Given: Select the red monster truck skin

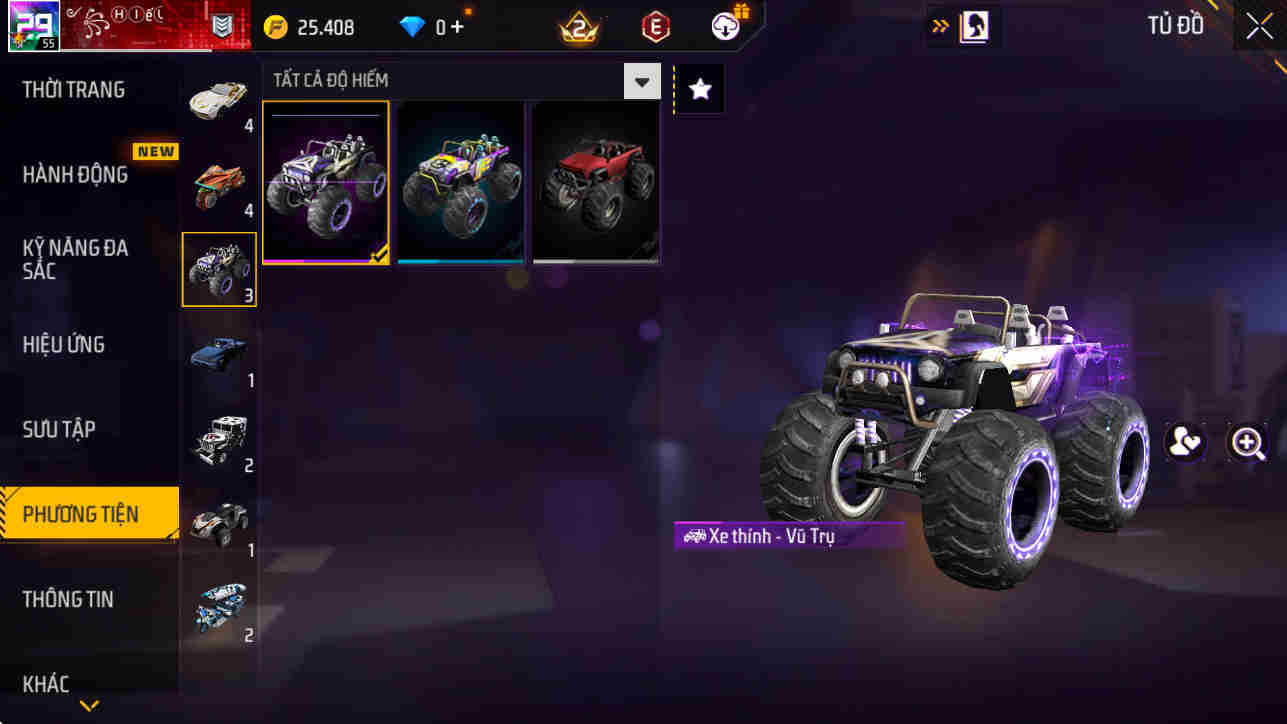Looking at the screenshot, I should coord(595,181).
